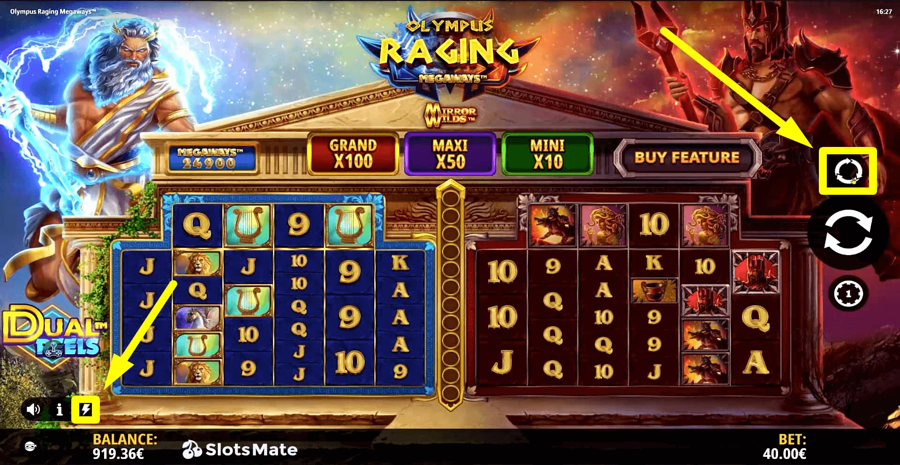The image size is (900, 465).
Task: Click the SlotsMate logo
Action: coord(240,449)
